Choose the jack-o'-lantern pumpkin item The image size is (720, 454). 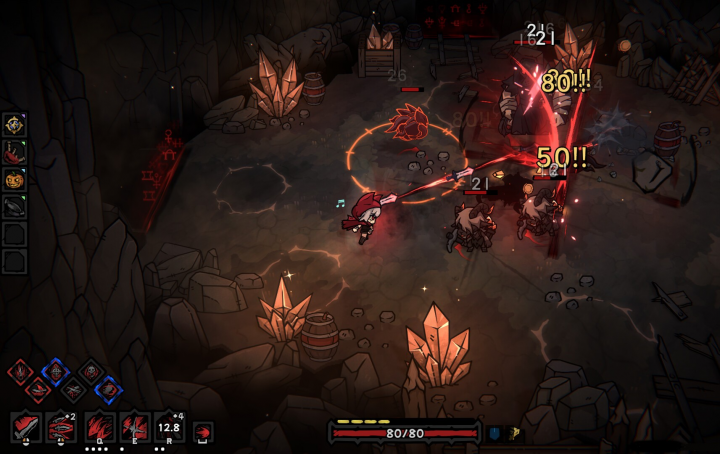click(x=14, y=180)
